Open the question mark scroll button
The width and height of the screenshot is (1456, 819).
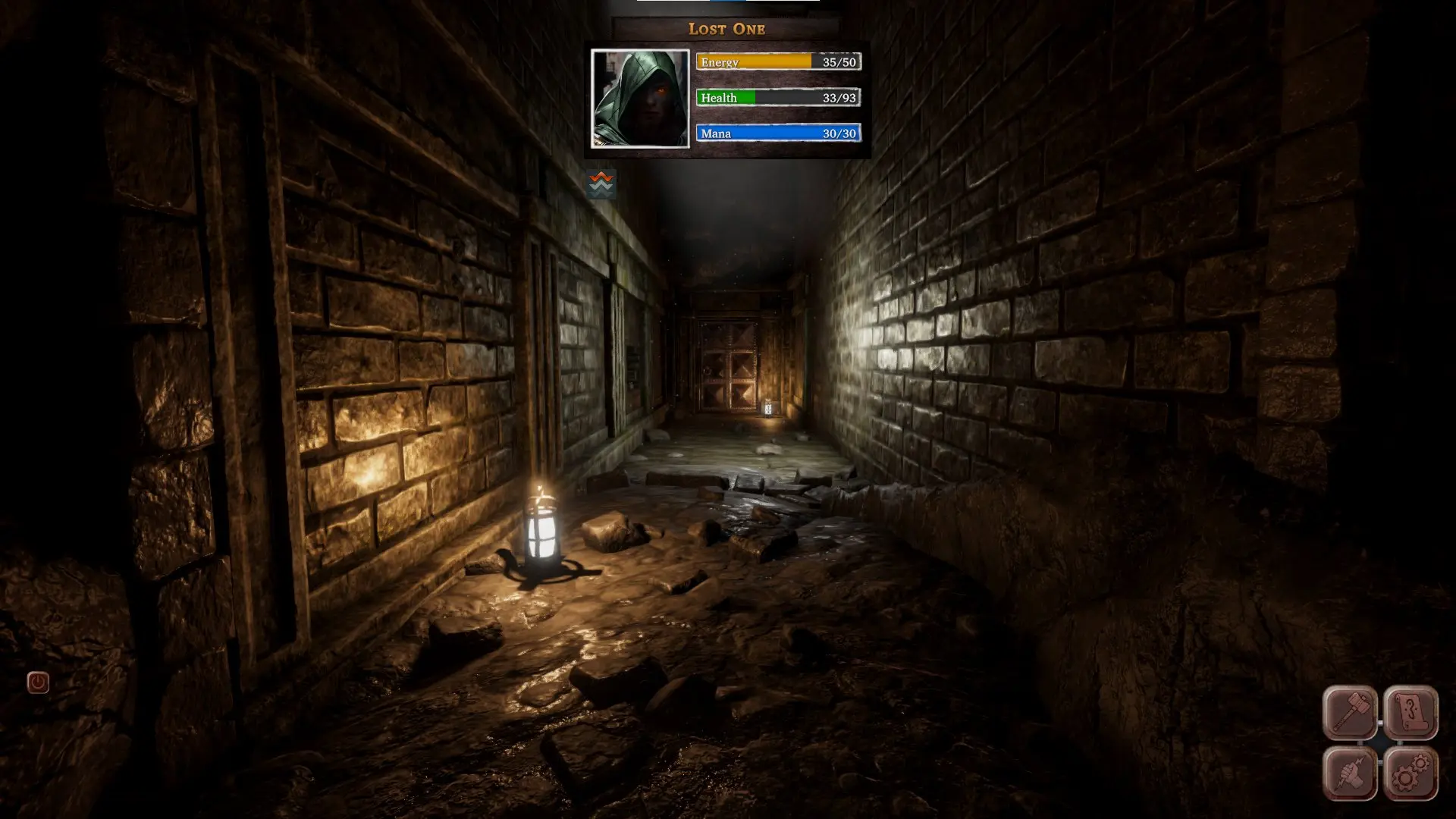point(1410,712)
